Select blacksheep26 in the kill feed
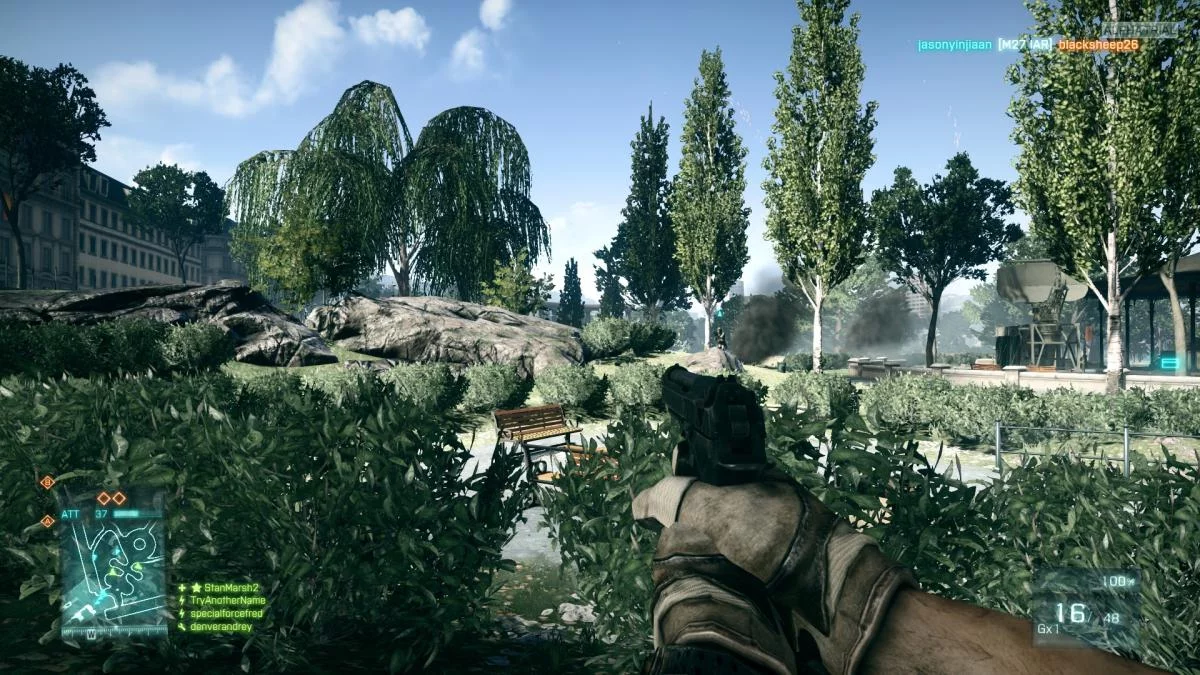The height and width of the screenshot is (675, 1200). (1098, 45)
